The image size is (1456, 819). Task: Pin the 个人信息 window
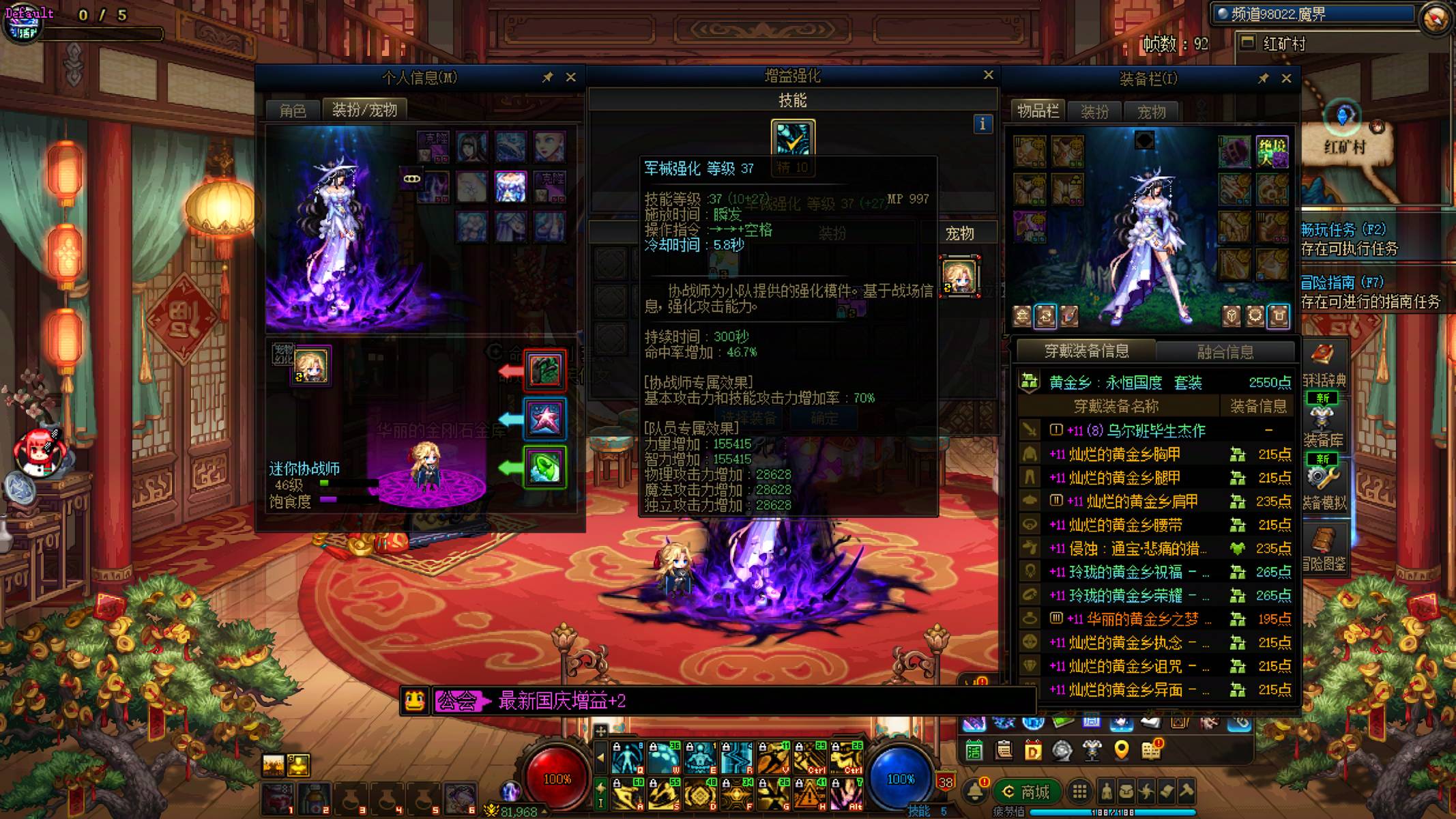(x=547, y=78)
